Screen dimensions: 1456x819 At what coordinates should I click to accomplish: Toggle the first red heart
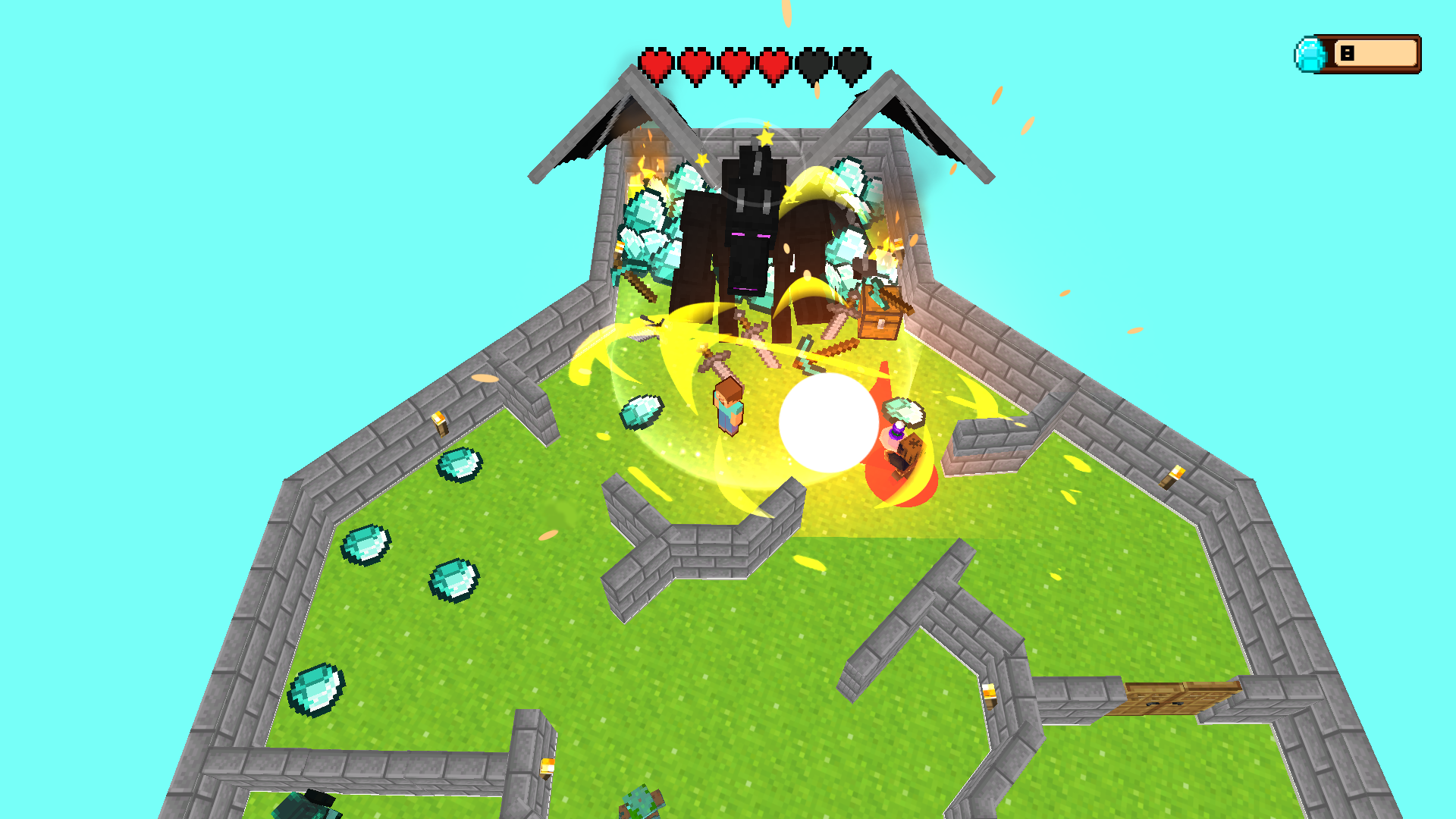coord(657,65)
